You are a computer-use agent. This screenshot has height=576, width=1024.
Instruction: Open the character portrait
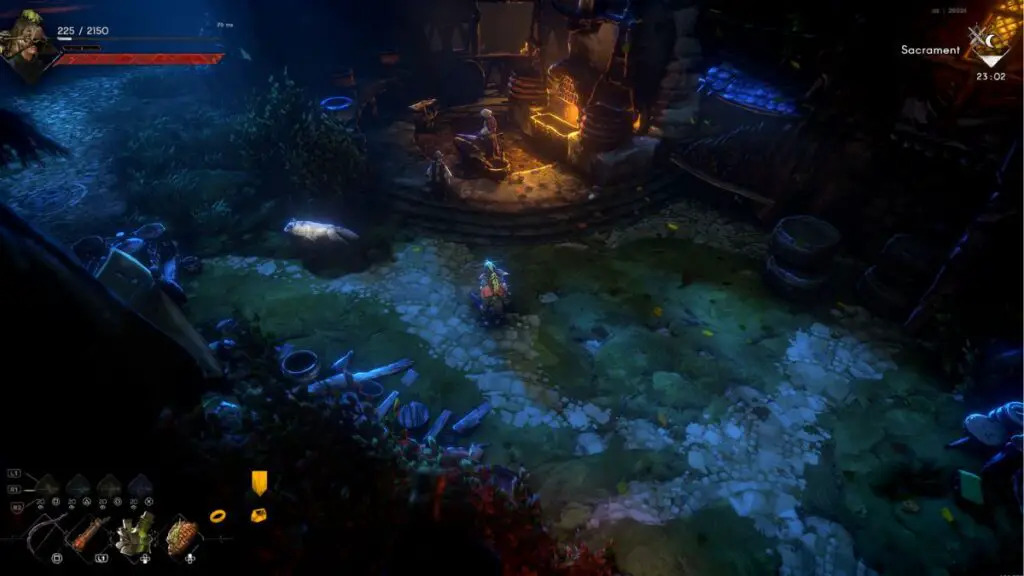tap(26, 42)
